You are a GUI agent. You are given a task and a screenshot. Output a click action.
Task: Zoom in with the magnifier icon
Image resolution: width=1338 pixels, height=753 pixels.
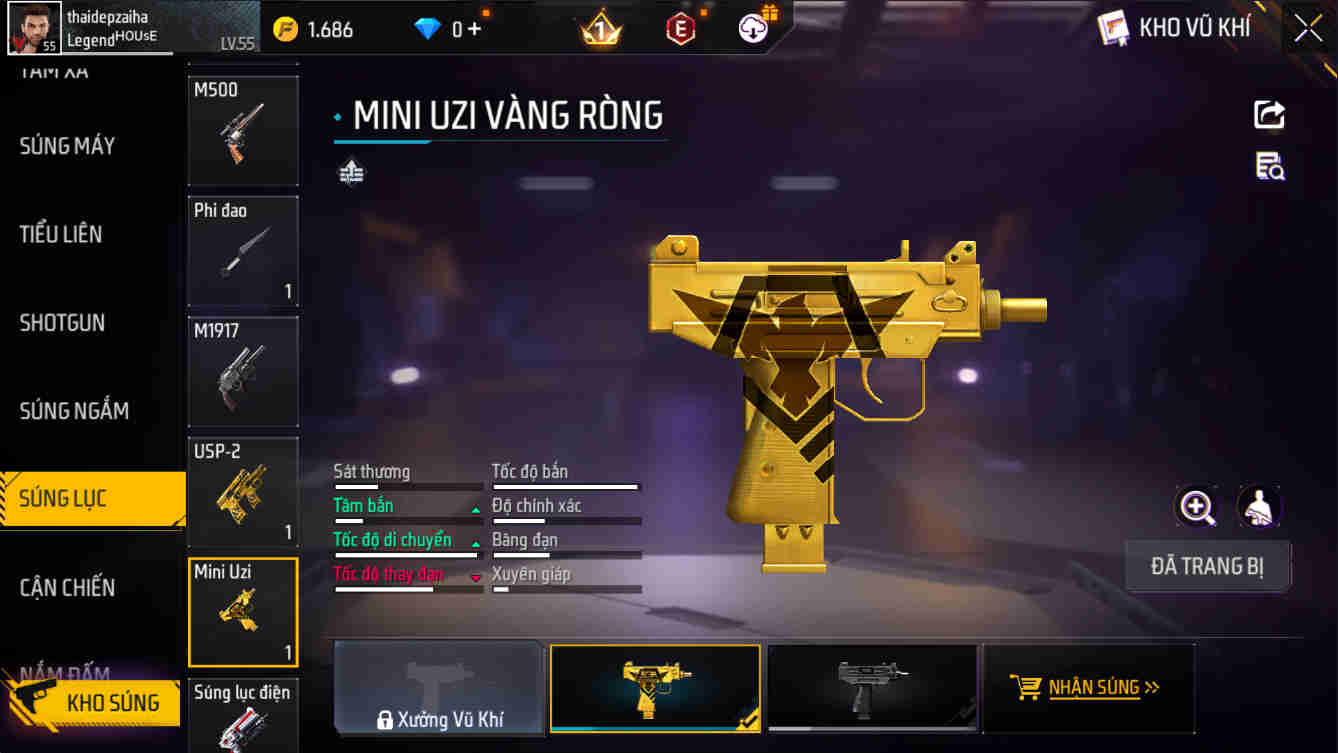coord(1197,507)
